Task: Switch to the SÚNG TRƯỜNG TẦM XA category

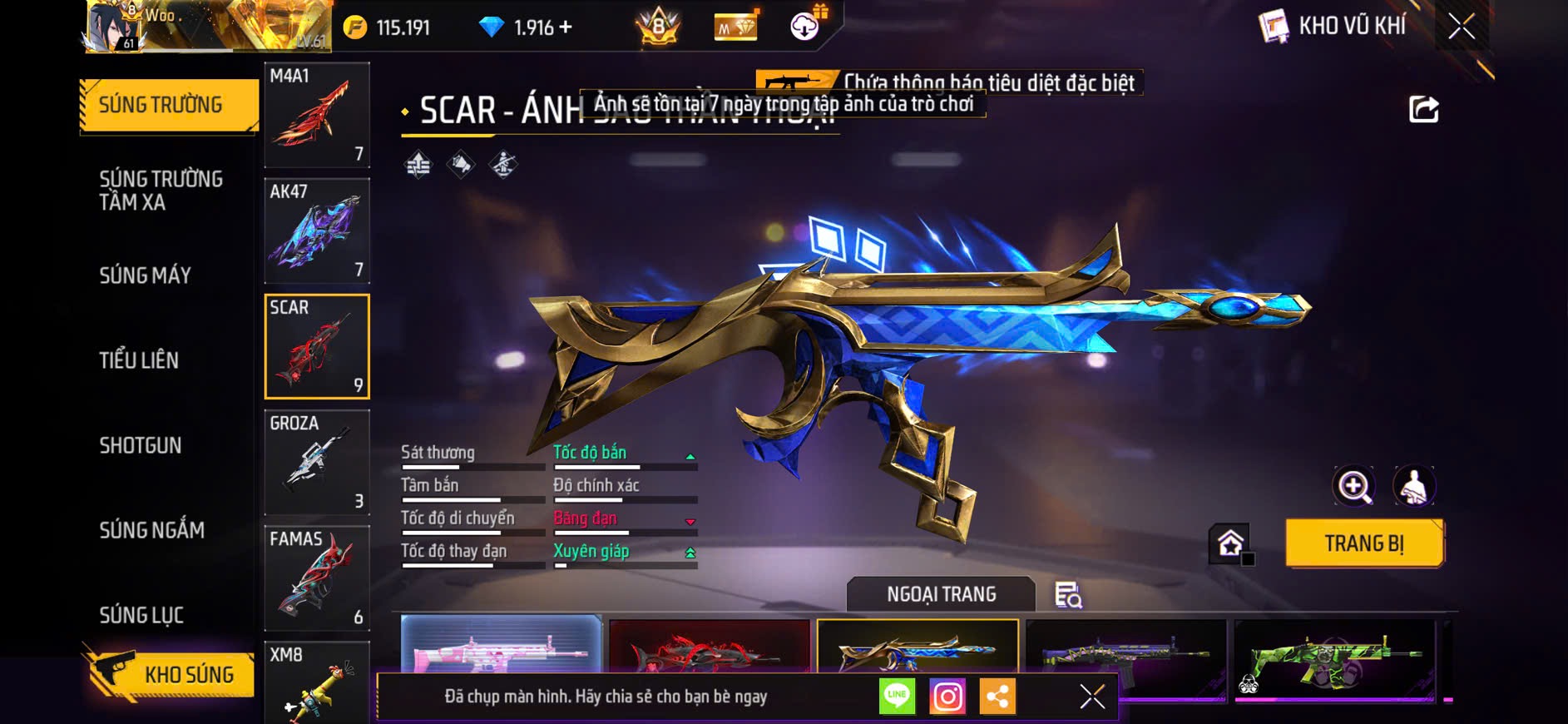Action: 161,191
